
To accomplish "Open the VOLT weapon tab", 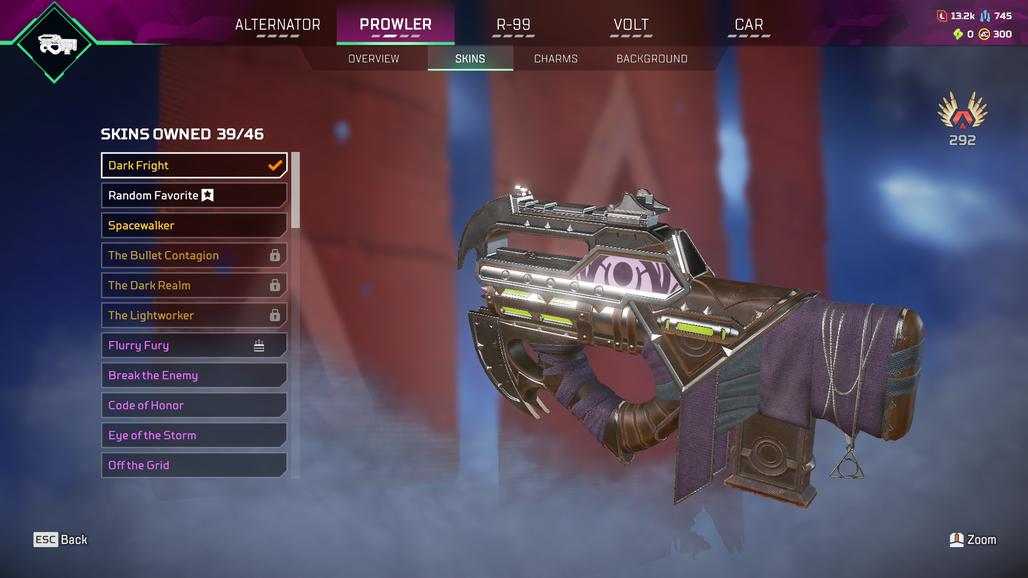I will [x=631, y=25].
